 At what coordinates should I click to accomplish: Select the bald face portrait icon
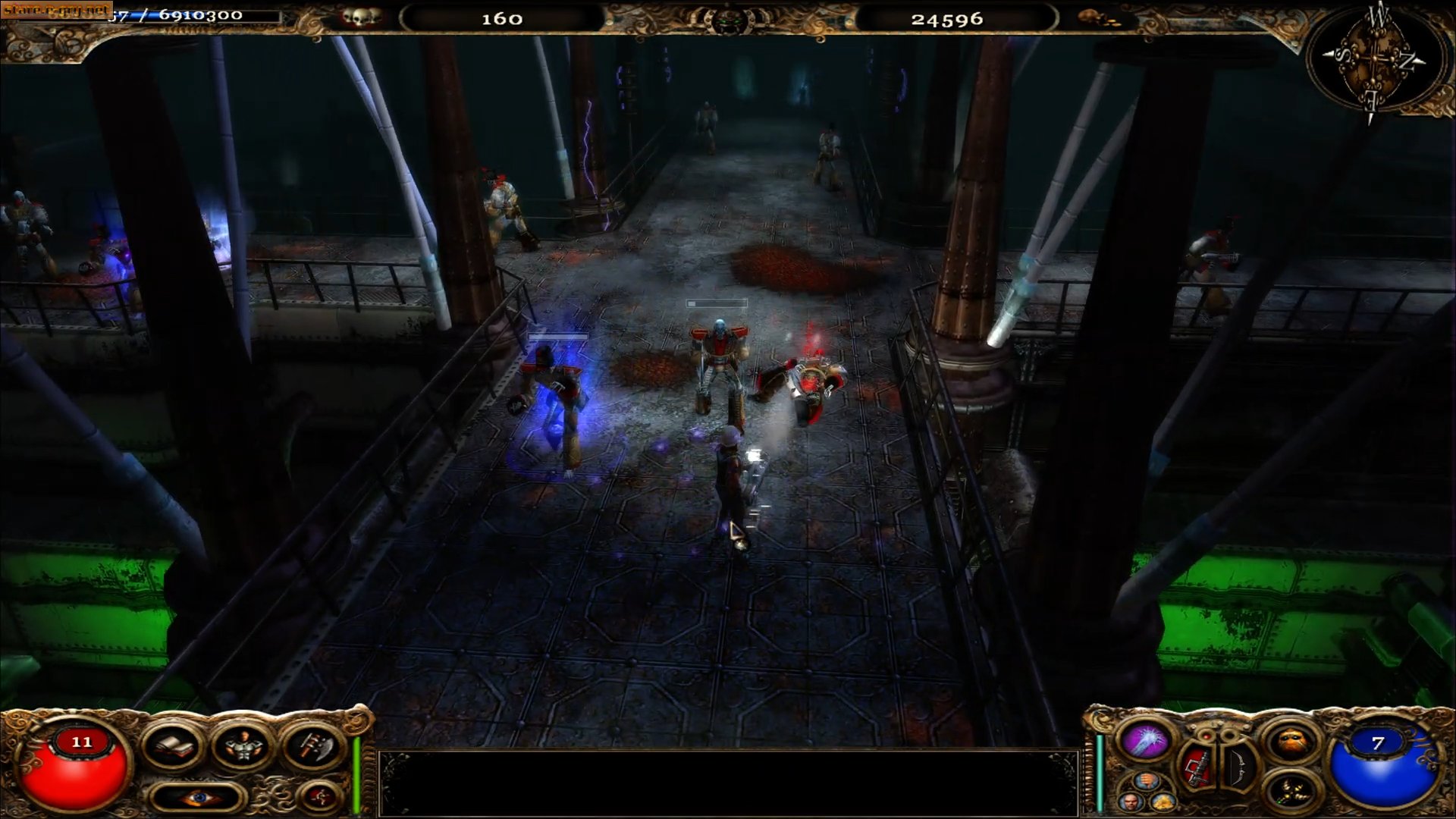(x=1131, y=802)
